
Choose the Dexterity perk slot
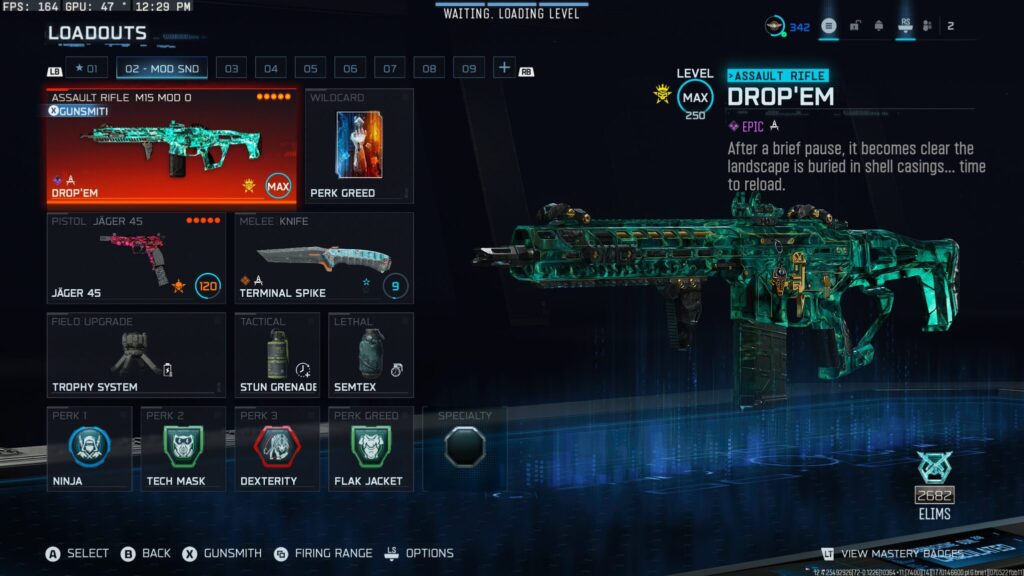pyautogui.click(x=277, y=448)
